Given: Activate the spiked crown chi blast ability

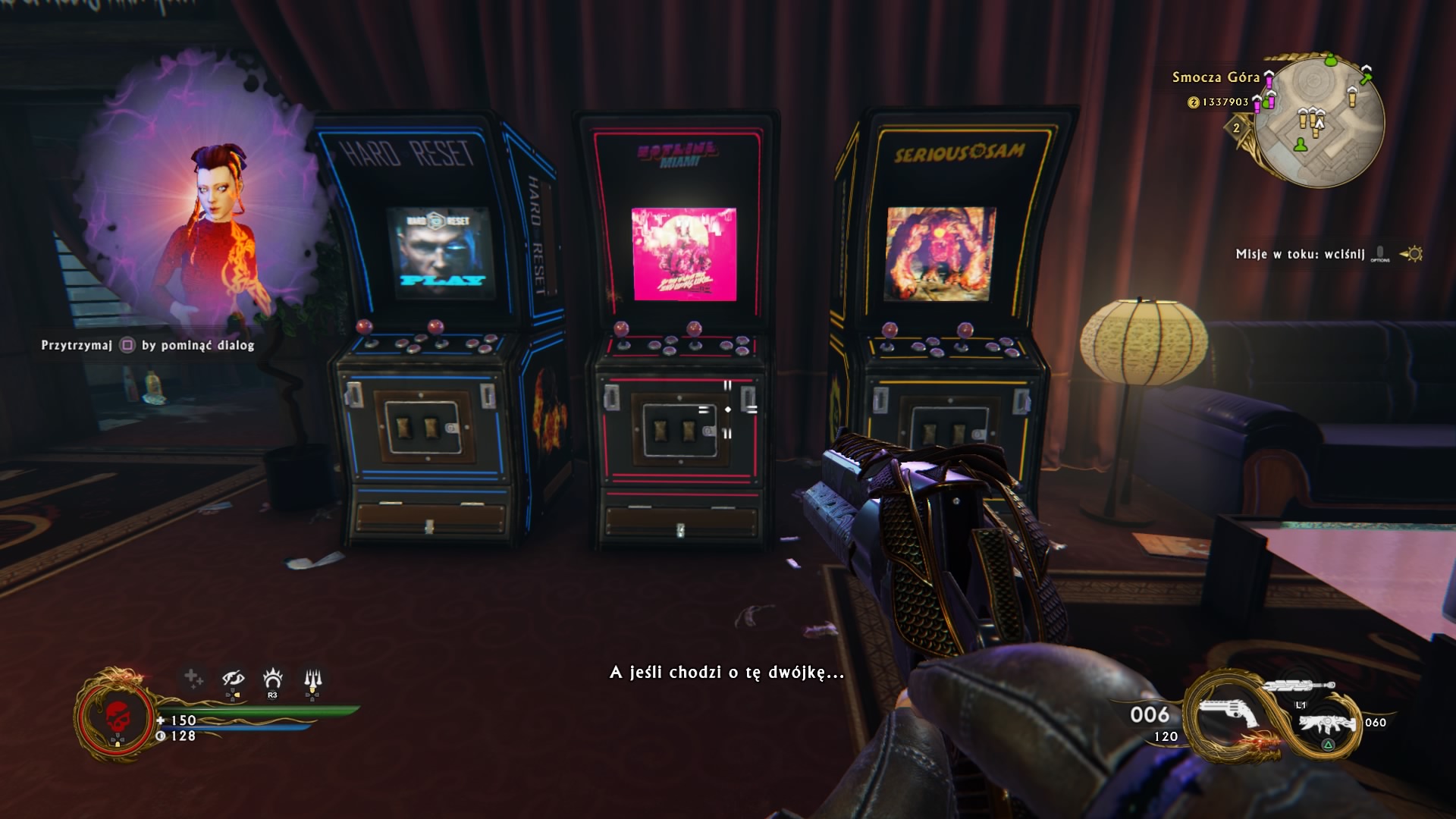Looking at the screenshot, I should tap(272, 678).
